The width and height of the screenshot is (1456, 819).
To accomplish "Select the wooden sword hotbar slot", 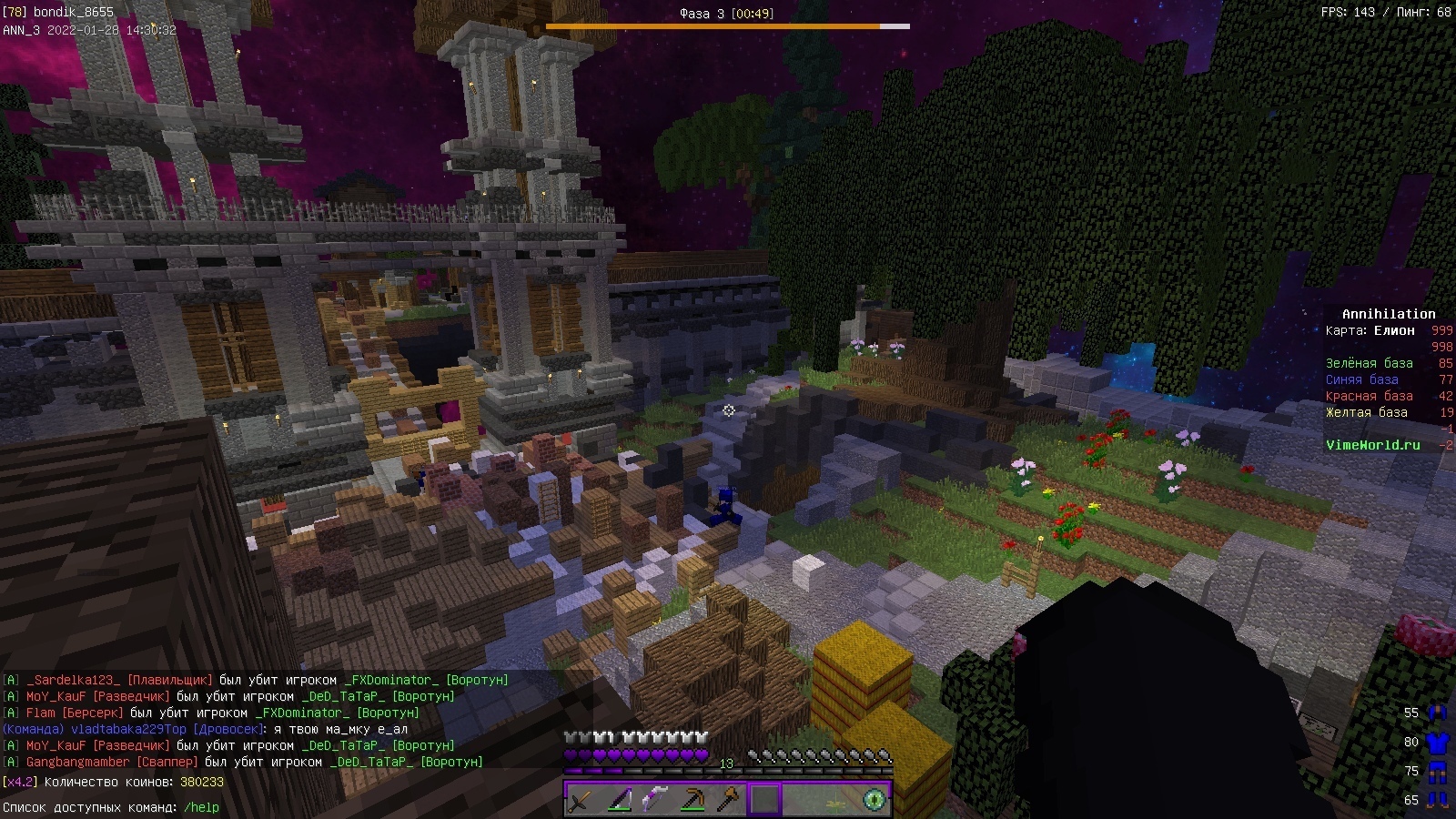I will [x=581, y=800].
